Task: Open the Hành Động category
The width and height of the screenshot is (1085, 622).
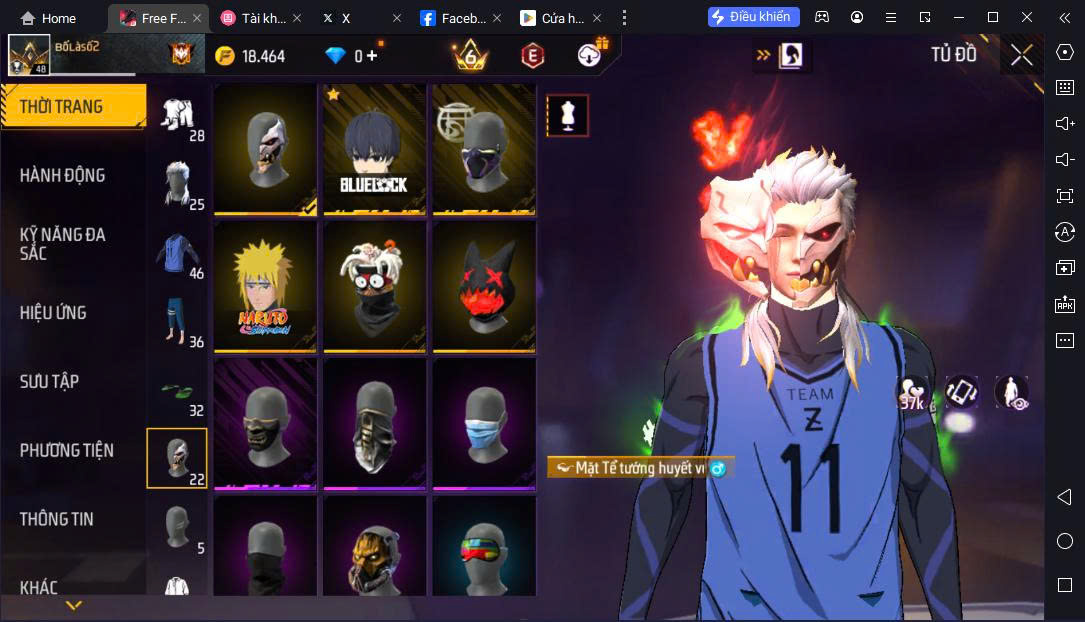Action: point(63,175)
